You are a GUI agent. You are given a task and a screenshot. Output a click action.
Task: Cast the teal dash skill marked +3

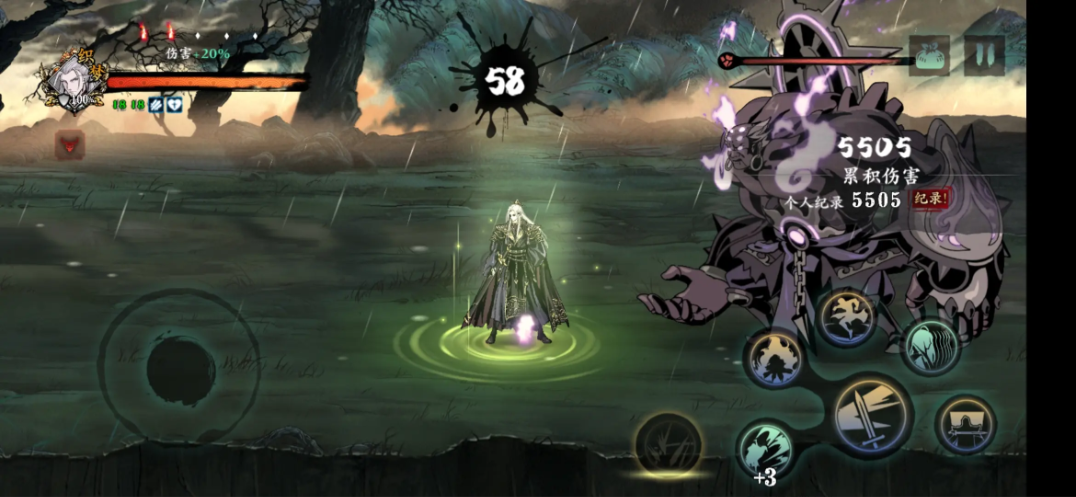(x=766, y=448)
